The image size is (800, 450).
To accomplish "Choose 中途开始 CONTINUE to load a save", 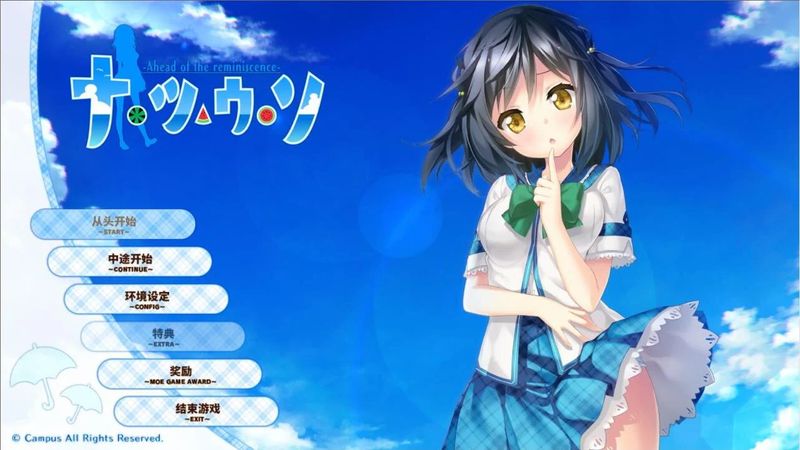I will pos(129,261).
